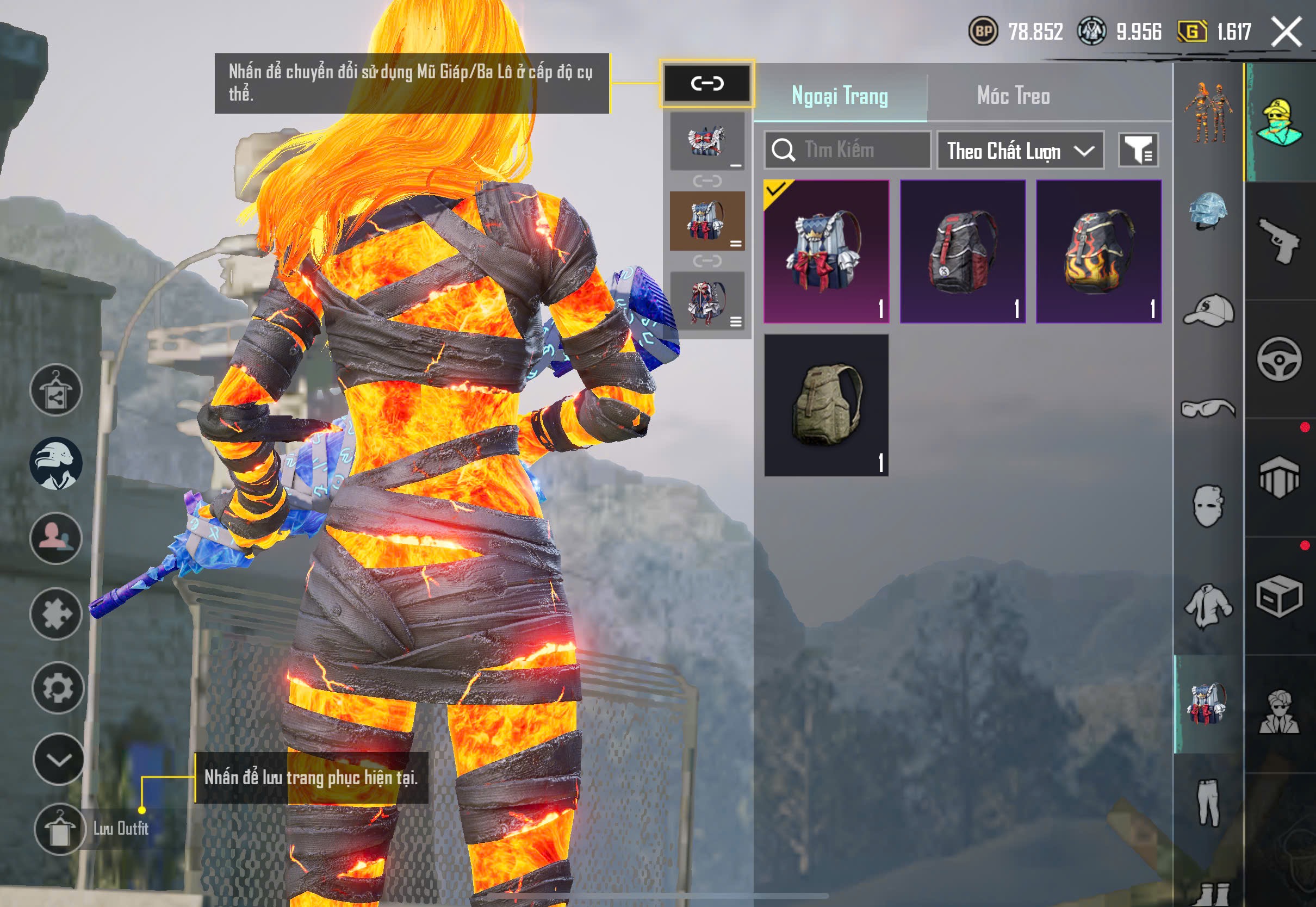The width and height of the screenshot is (1316, 907).
Task: Open the puzzle piece icon menu
Action: pos(55,614)
